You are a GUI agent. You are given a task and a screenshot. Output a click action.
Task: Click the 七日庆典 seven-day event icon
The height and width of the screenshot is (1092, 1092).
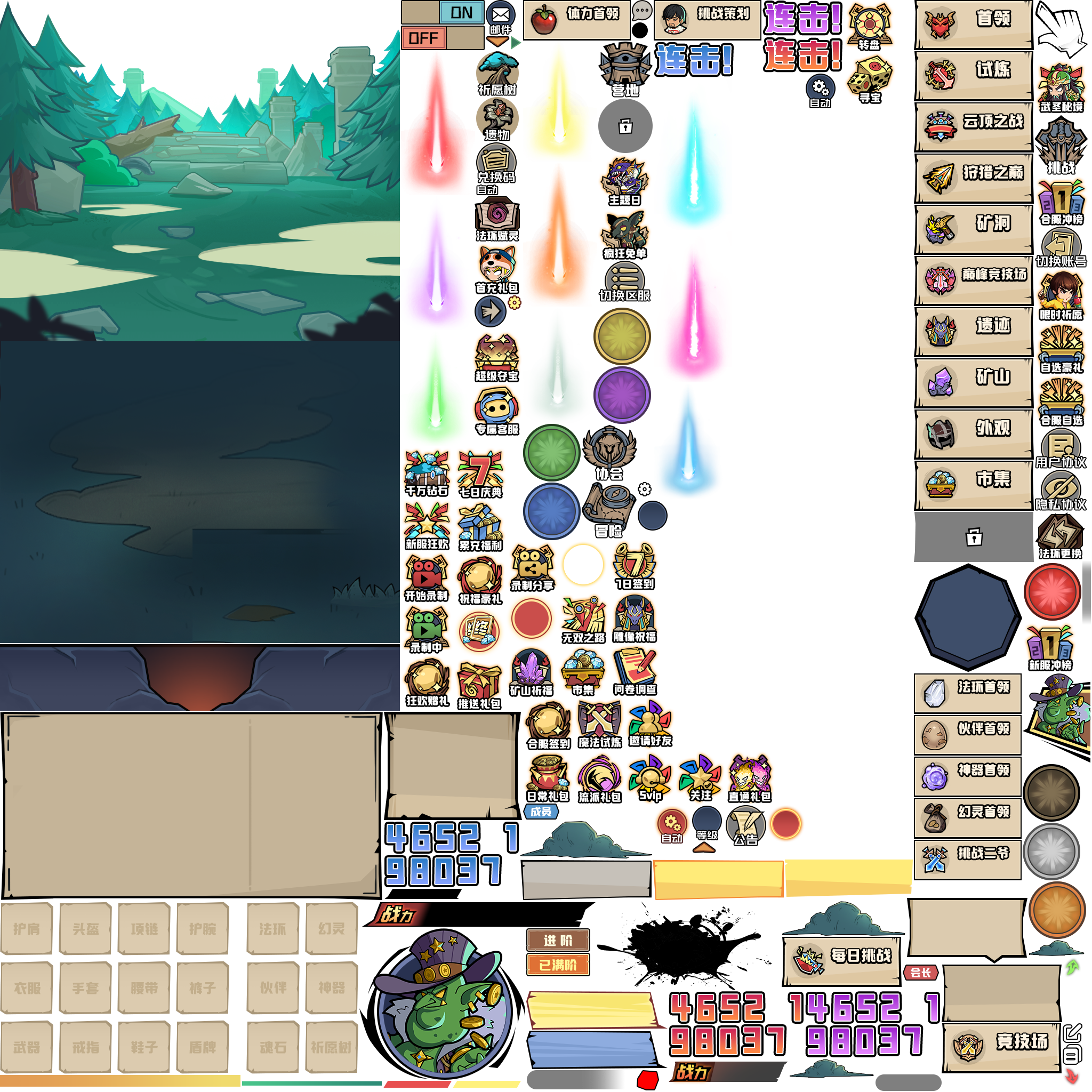point(480,473)
